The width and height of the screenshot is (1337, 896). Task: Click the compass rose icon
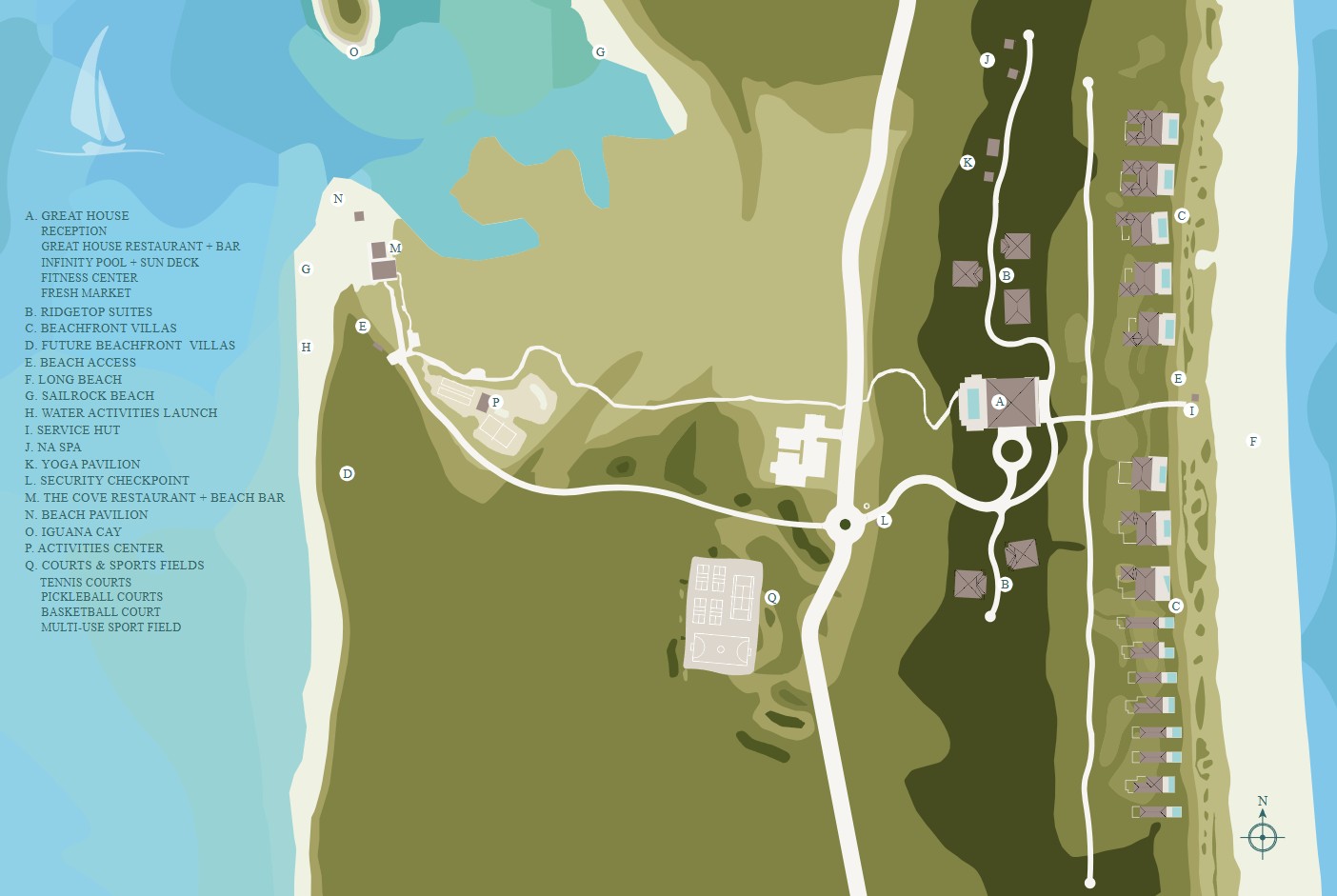click(1263, 837)
